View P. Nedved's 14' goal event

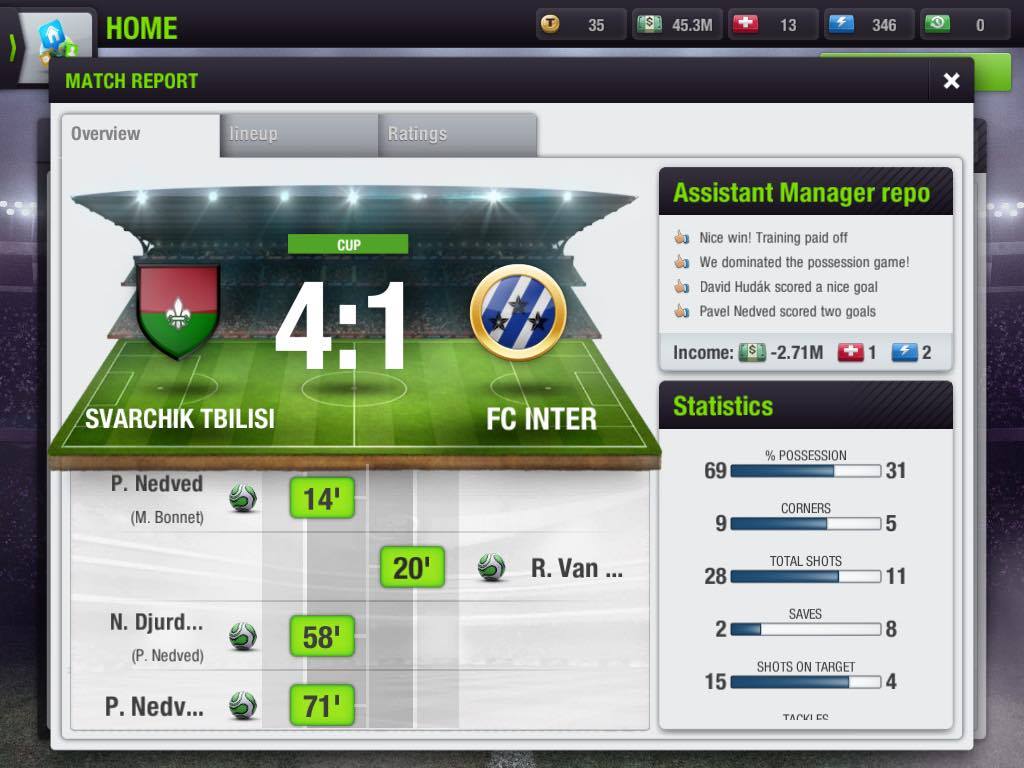[x=322, y=498]
